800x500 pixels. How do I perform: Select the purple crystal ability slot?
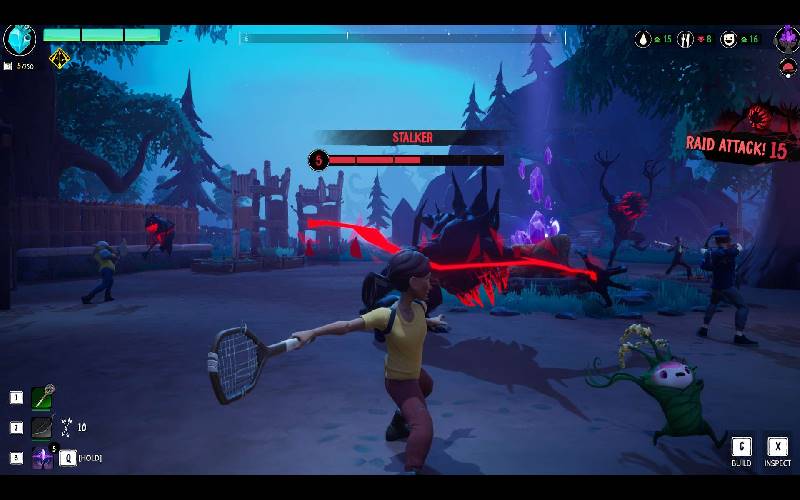(x=42, y=458)
